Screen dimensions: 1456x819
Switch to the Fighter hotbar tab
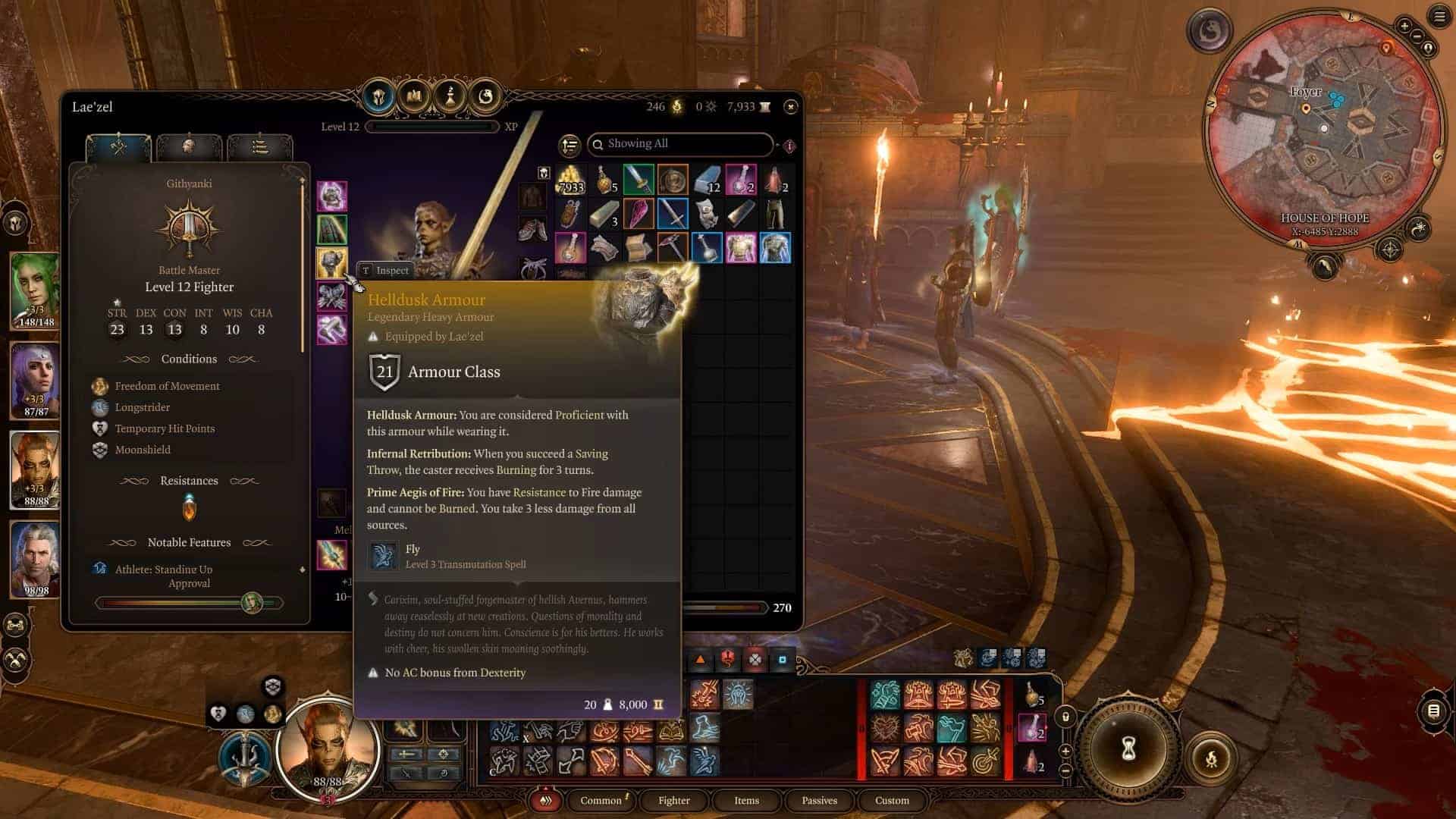673,800
